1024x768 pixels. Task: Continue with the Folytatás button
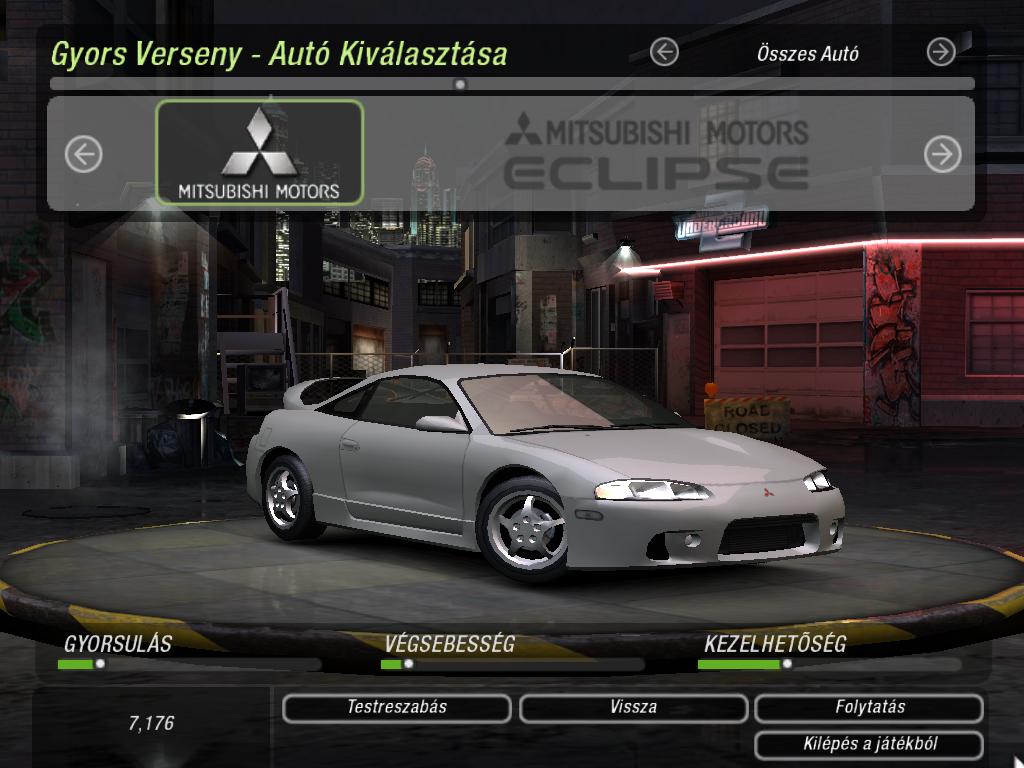coord(869,708)
